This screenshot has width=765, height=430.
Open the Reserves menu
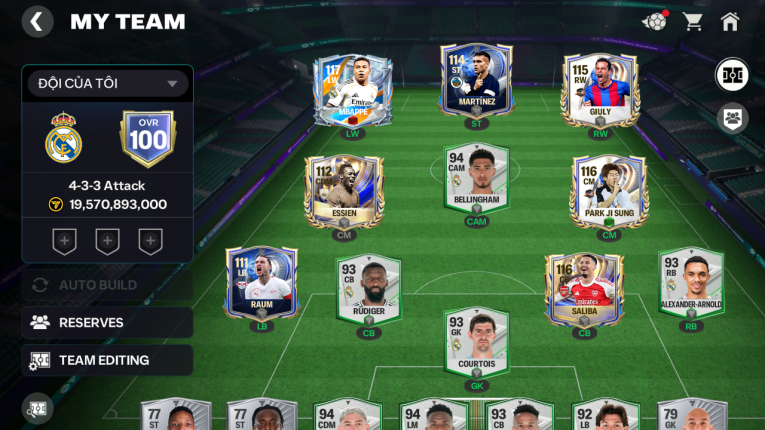(x=107, y=322)
